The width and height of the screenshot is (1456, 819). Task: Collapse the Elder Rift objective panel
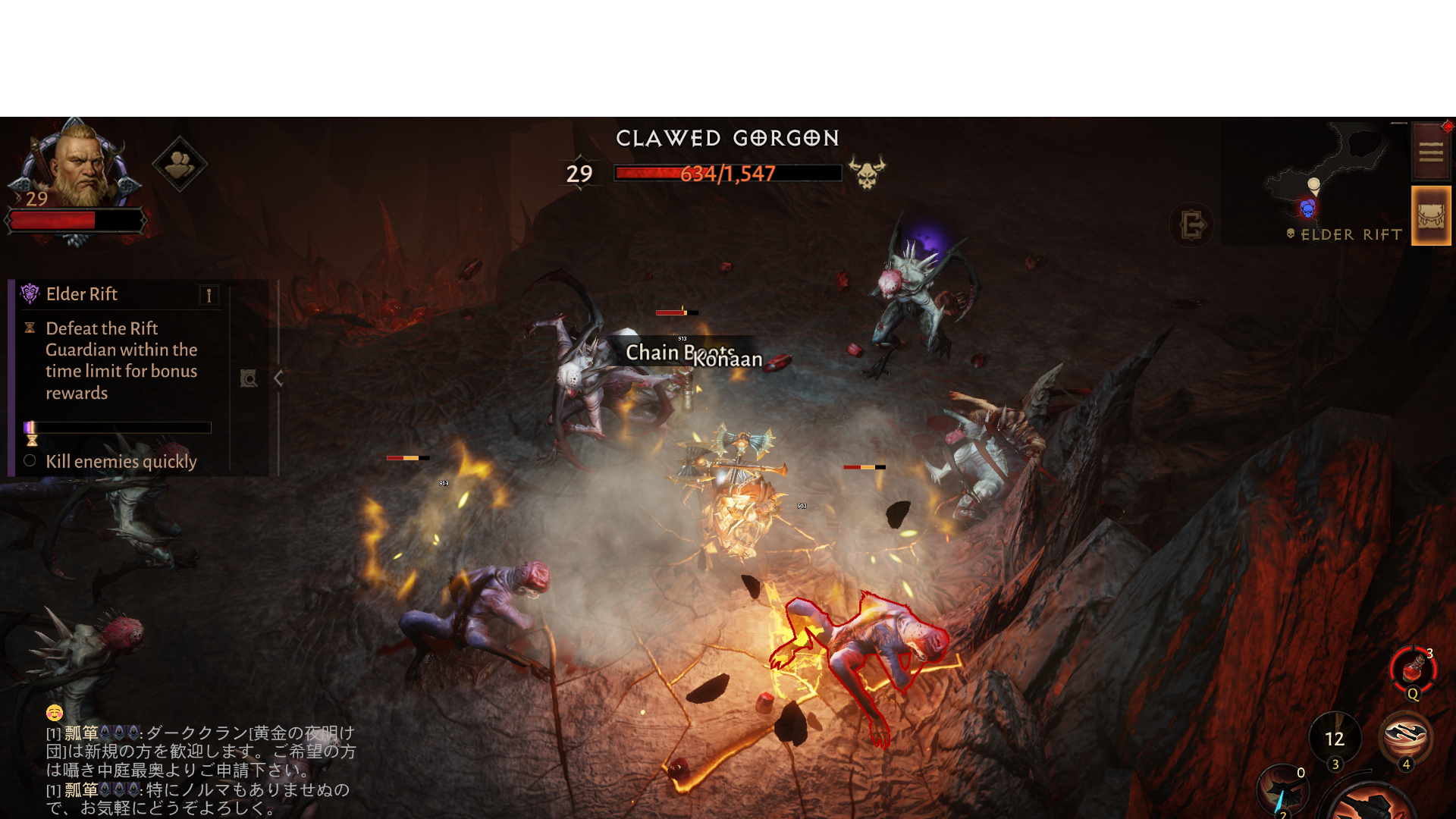pyautogui.click(x=278, y=377)
